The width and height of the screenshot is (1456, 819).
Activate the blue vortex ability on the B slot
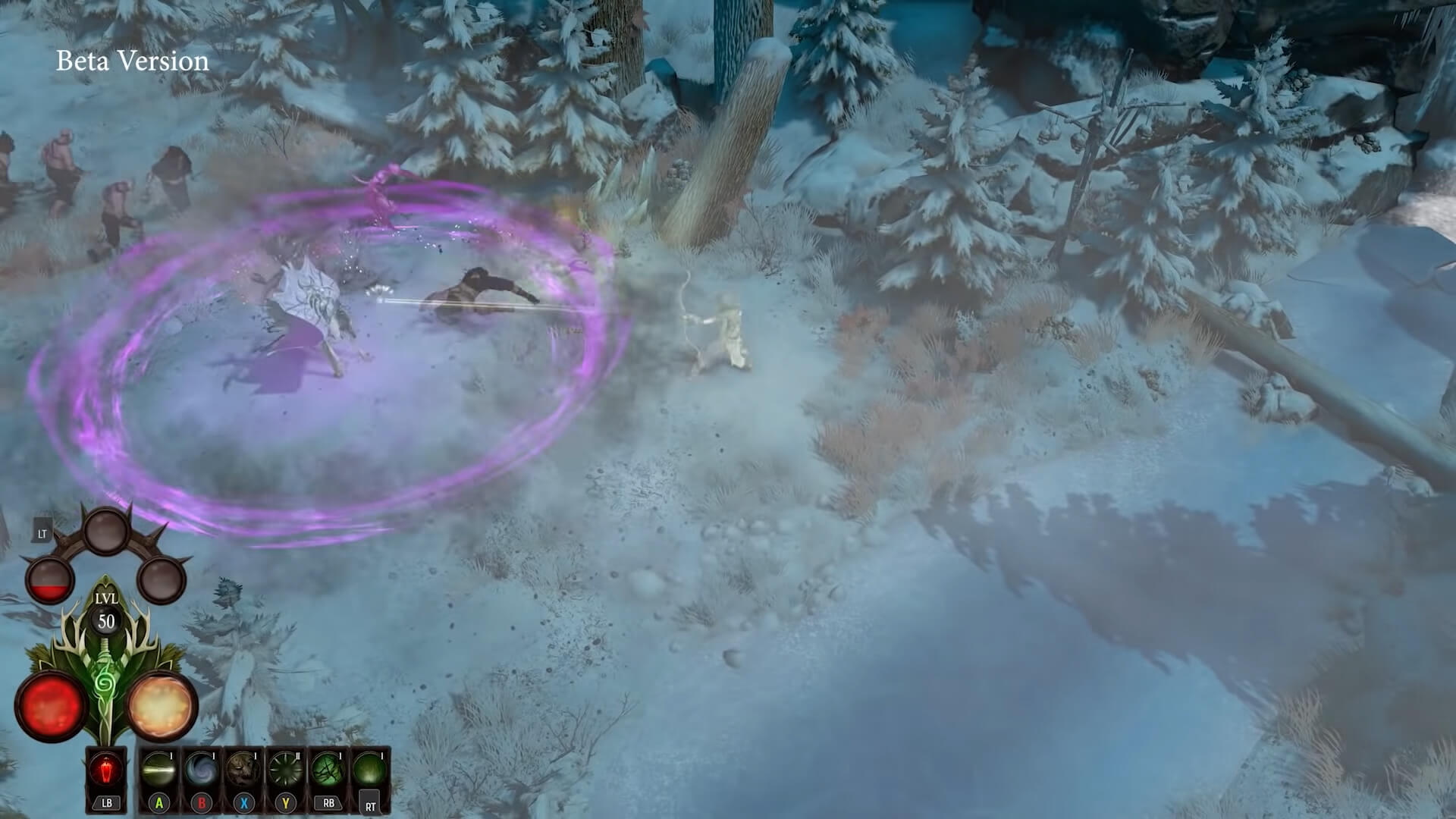(x=200, y=770)
